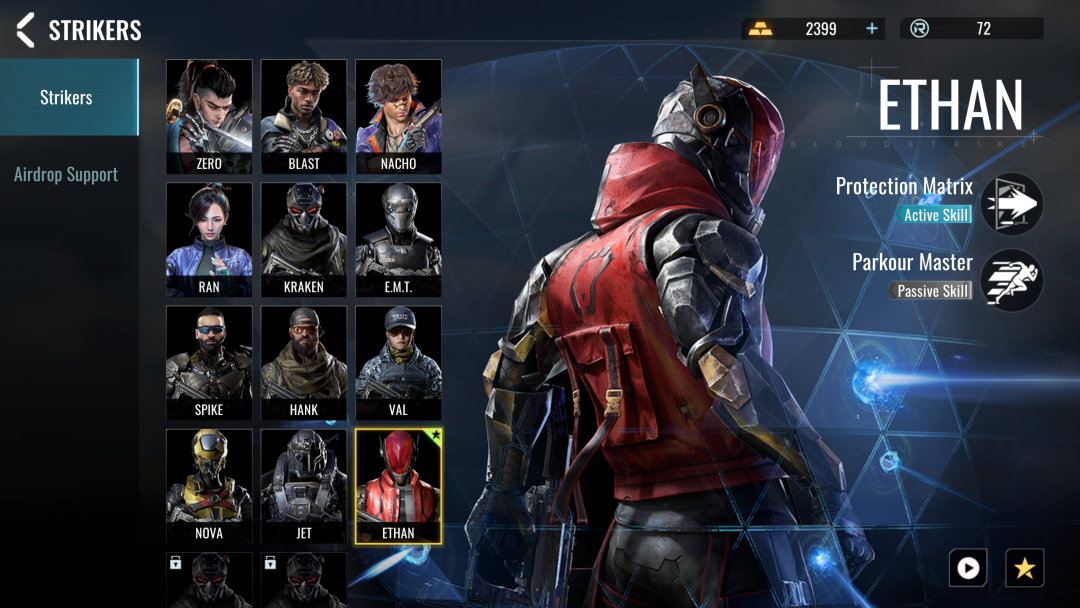Screen dimensions: 1080x608
Task: Select the JET striker portrait
Action: coord(304,485)
